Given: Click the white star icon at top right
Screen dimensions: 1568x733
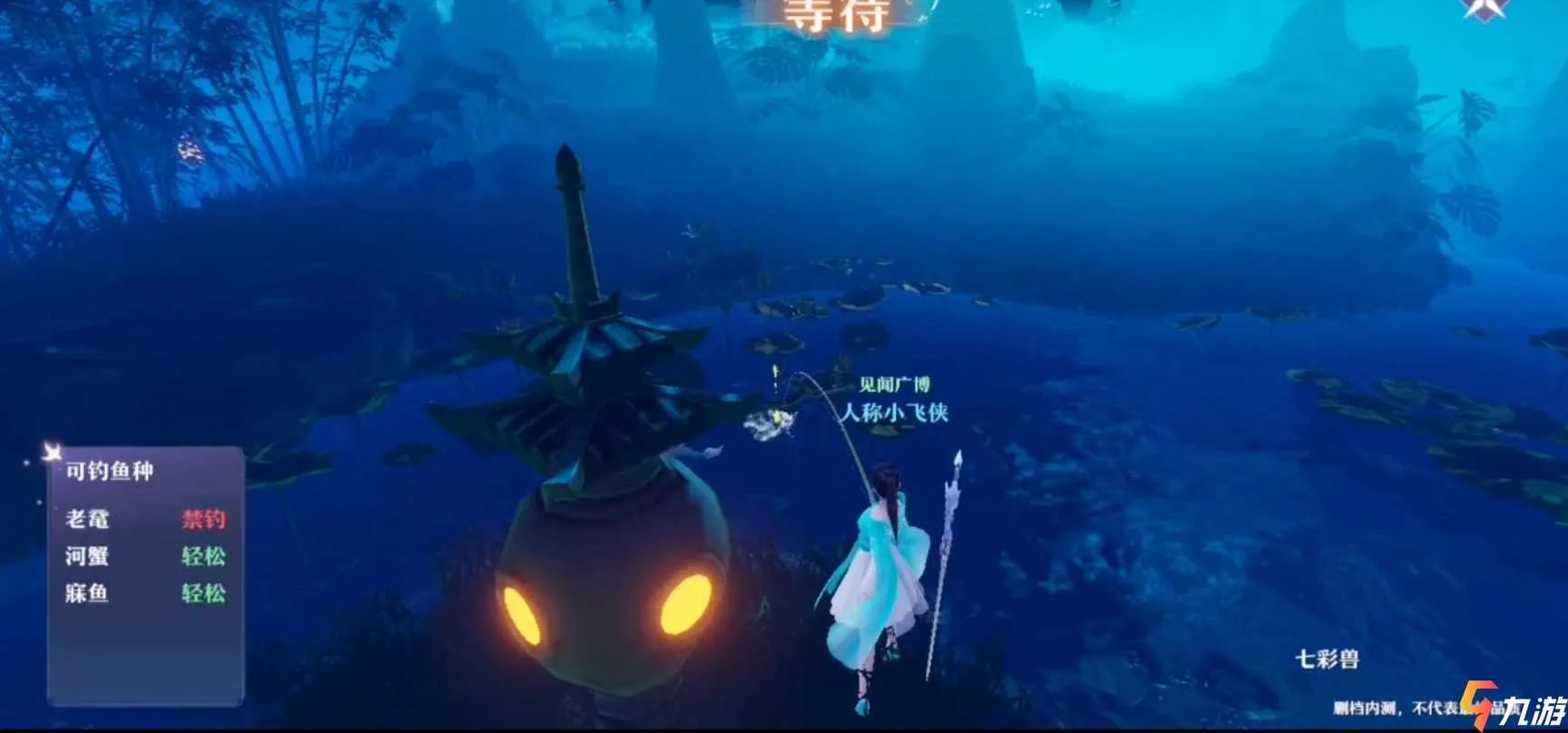Looking at the screenshot, I should tap(1484, 9).
